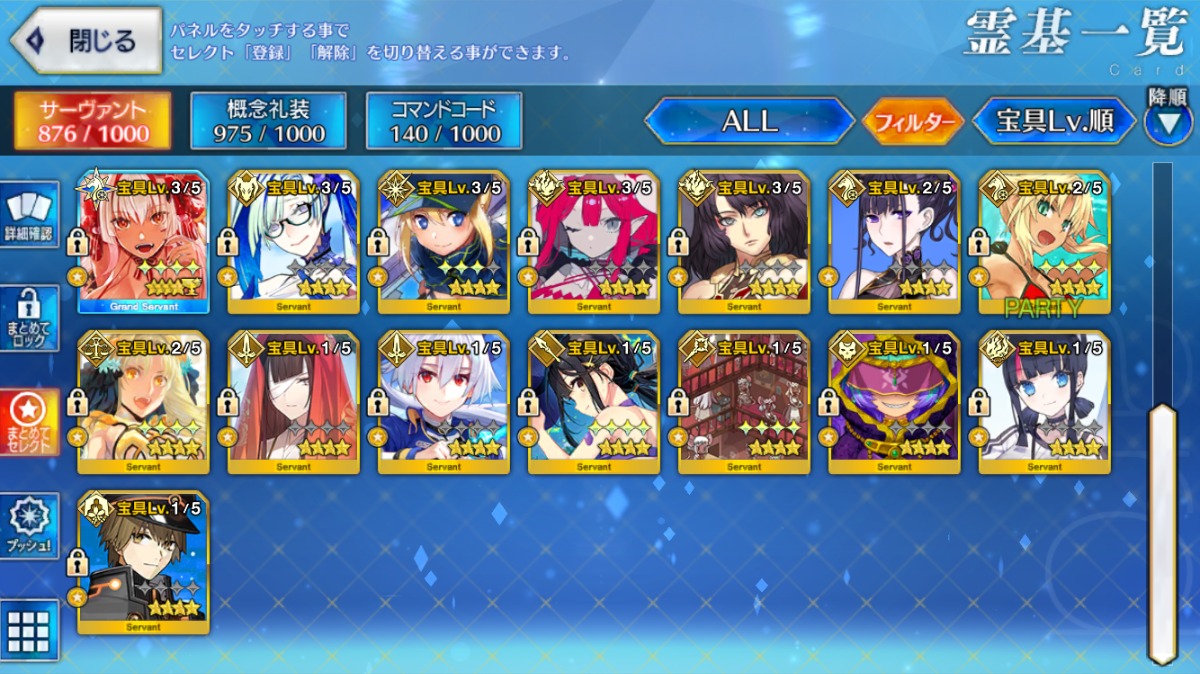Screen dimensions: 1200x674
Task: Activate まとめてロック bulk lock
Action: (29, 318)
